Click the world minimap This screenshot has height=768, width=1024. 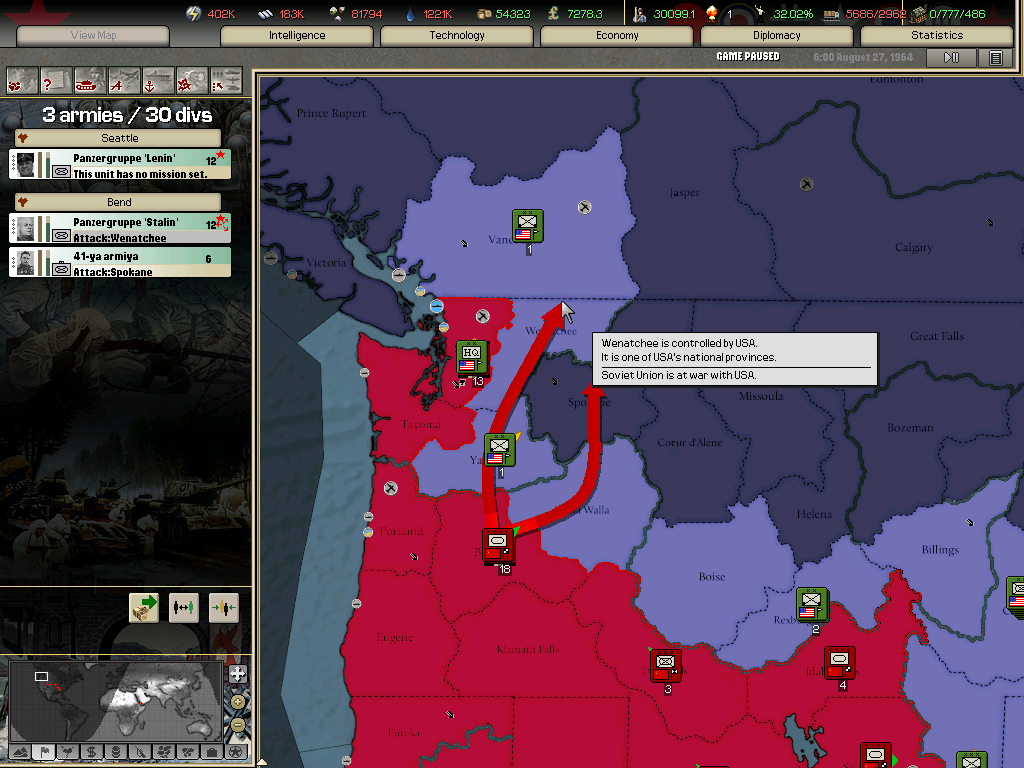pyautogui.click(x=115, y=700)
